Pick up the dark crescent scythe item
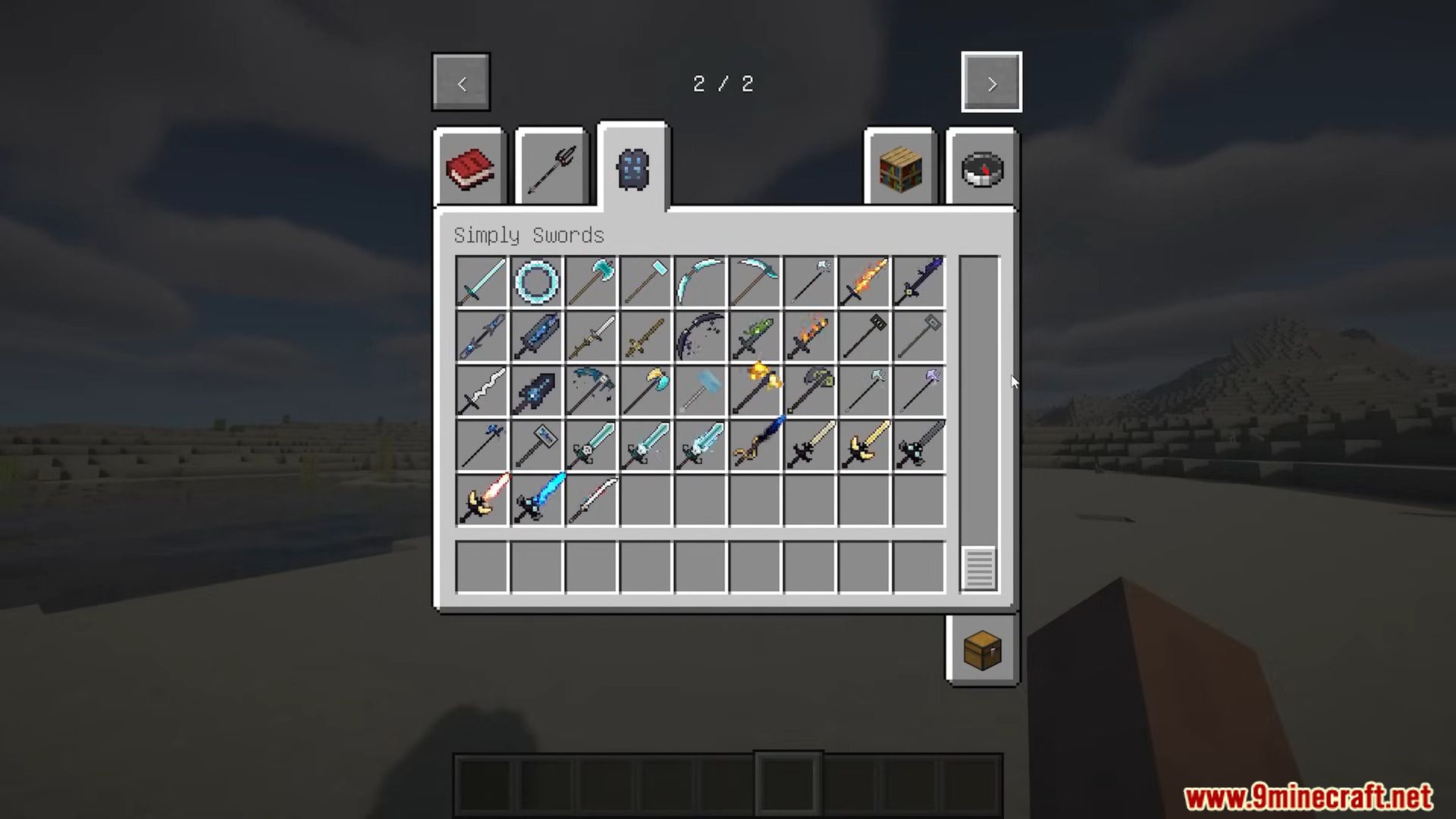The height and width of the screenshot is (819, 1456). [x=698, y=336]
